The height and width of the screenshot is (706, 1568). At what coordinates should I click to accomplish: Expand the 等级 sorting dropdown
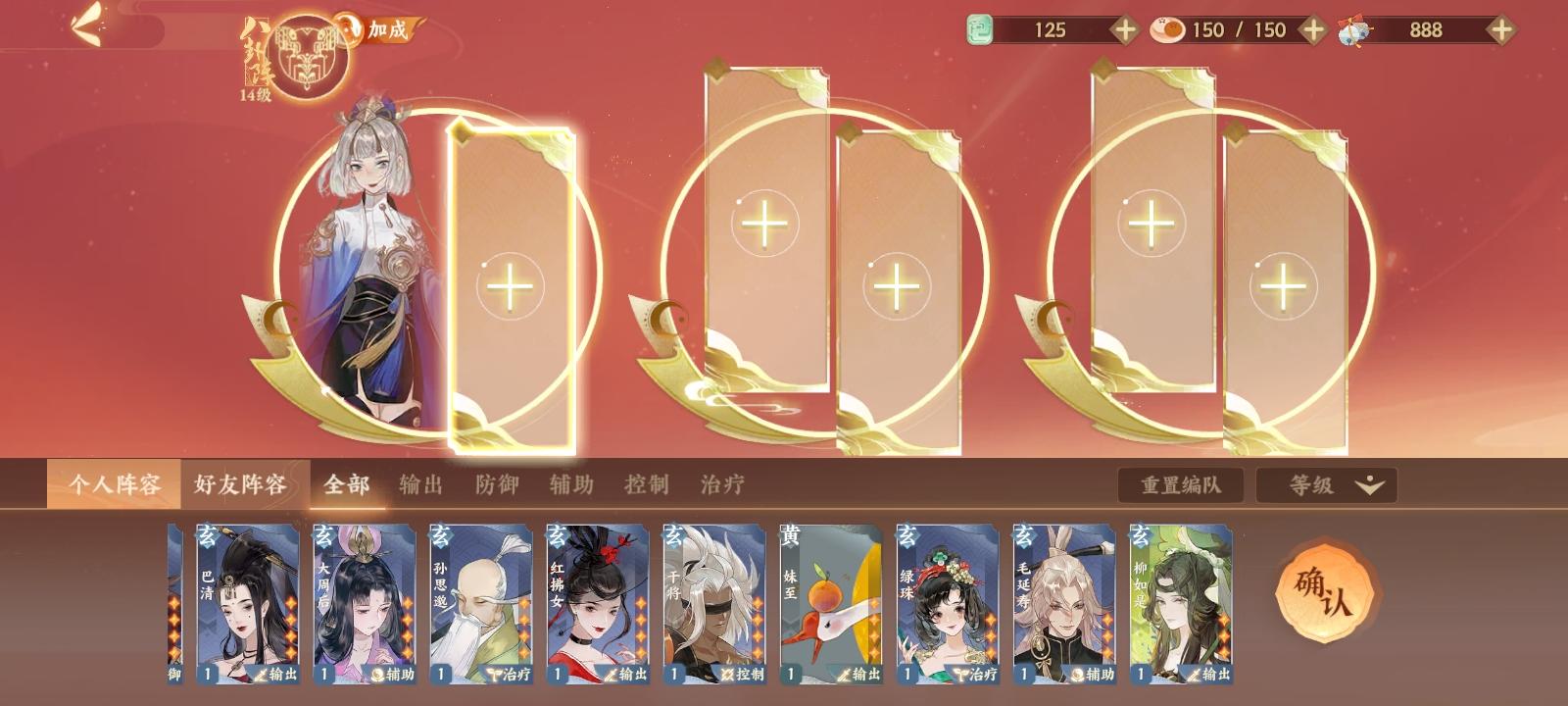(x=1325, y=485)
